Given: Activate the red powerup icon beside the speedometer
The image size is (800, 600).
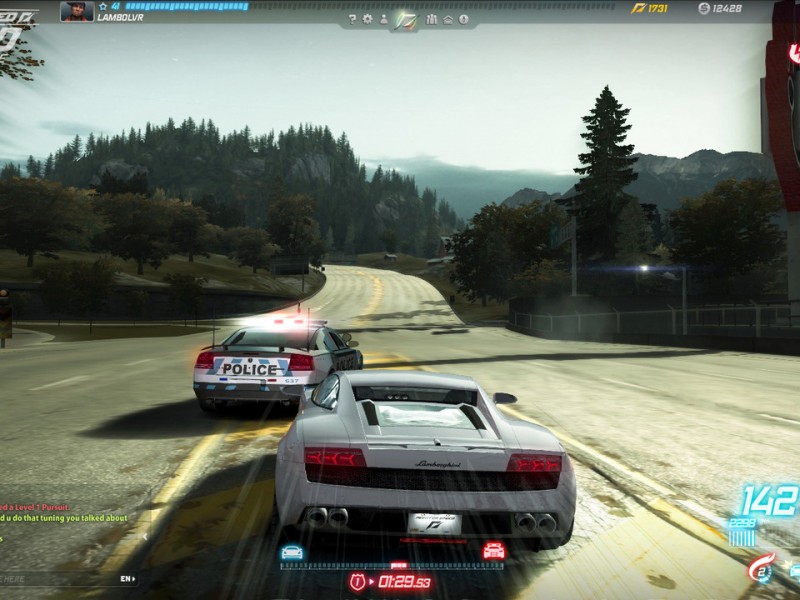Looking at the screenshot, I should 761,567.
